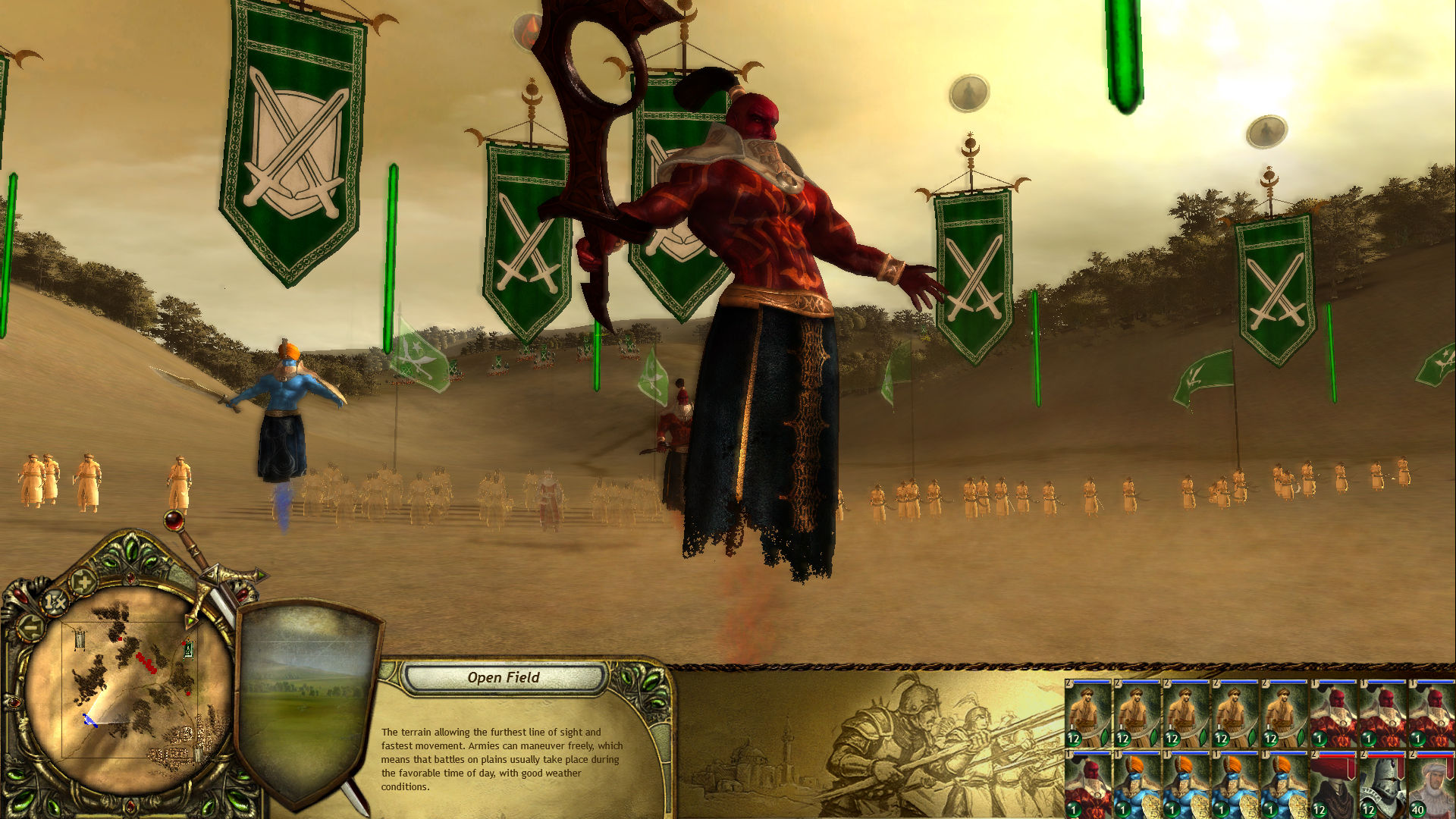Click the green arrow beside the sword hilt

[260, 576]
